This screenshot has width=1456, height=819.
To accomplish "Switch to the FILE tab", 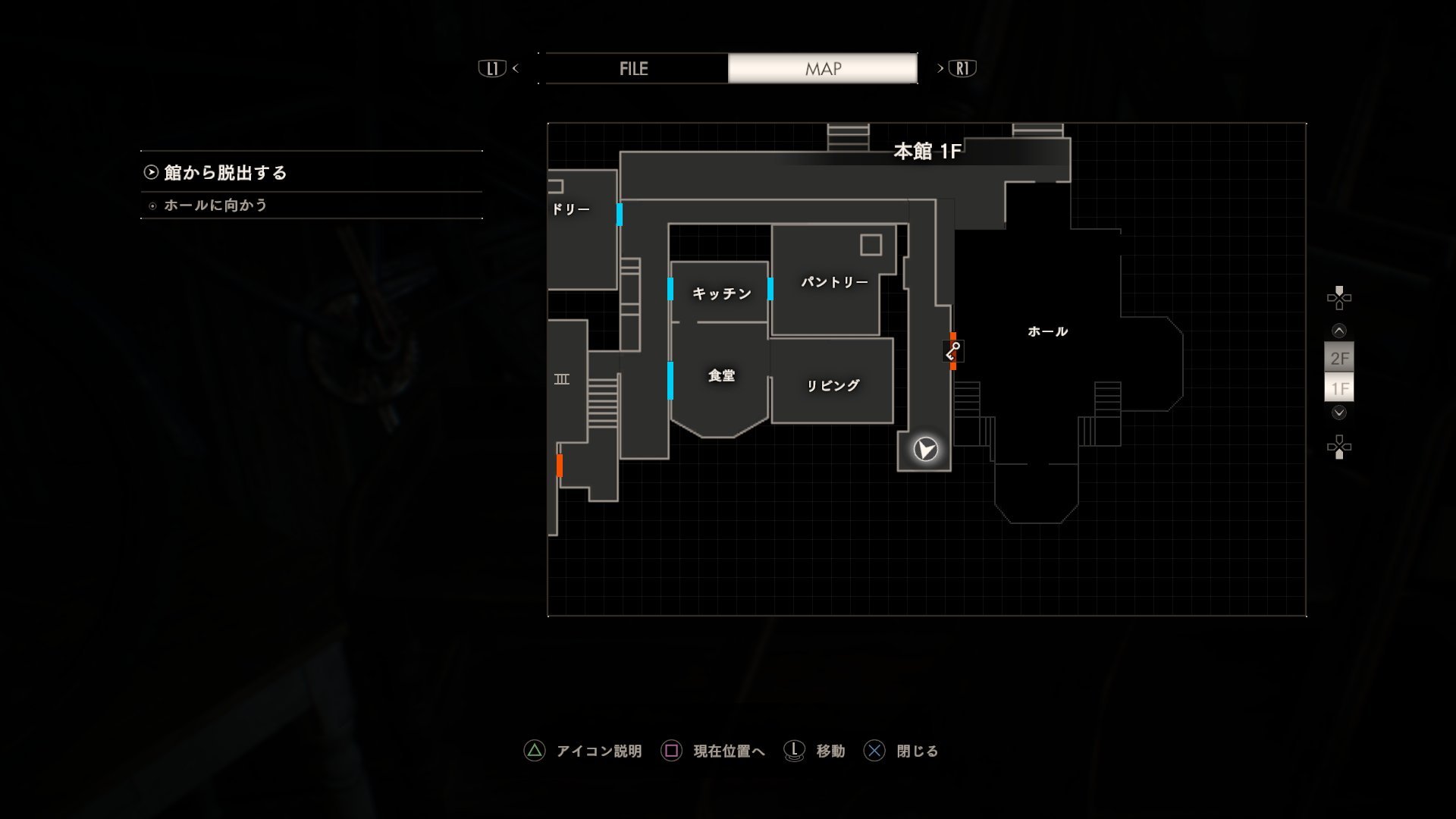I will pyautogui.click(x=634, y=68).
